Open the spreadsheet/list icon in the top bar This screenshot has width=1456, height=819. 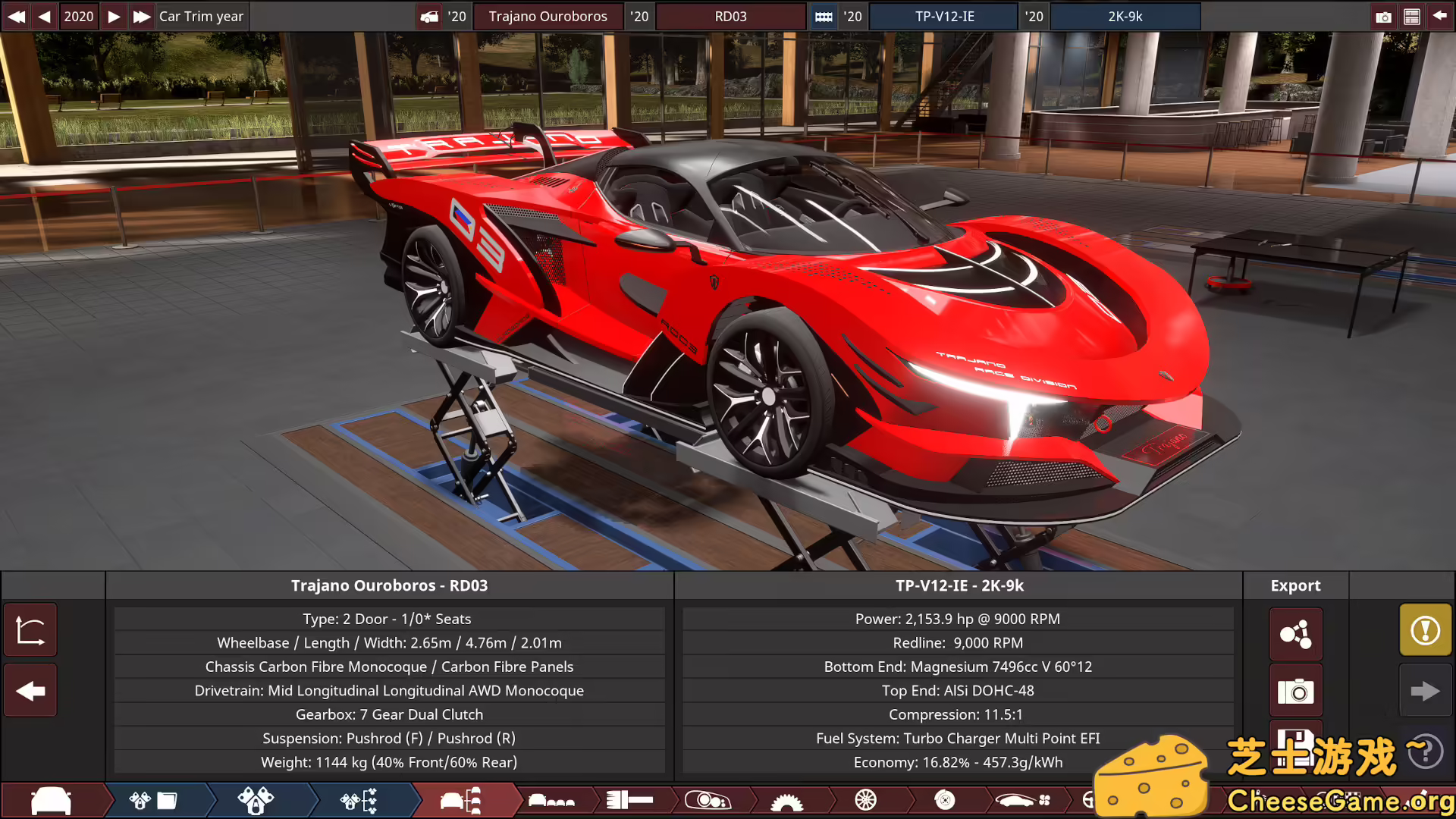pyautogui.click(x=1412, y=16)
